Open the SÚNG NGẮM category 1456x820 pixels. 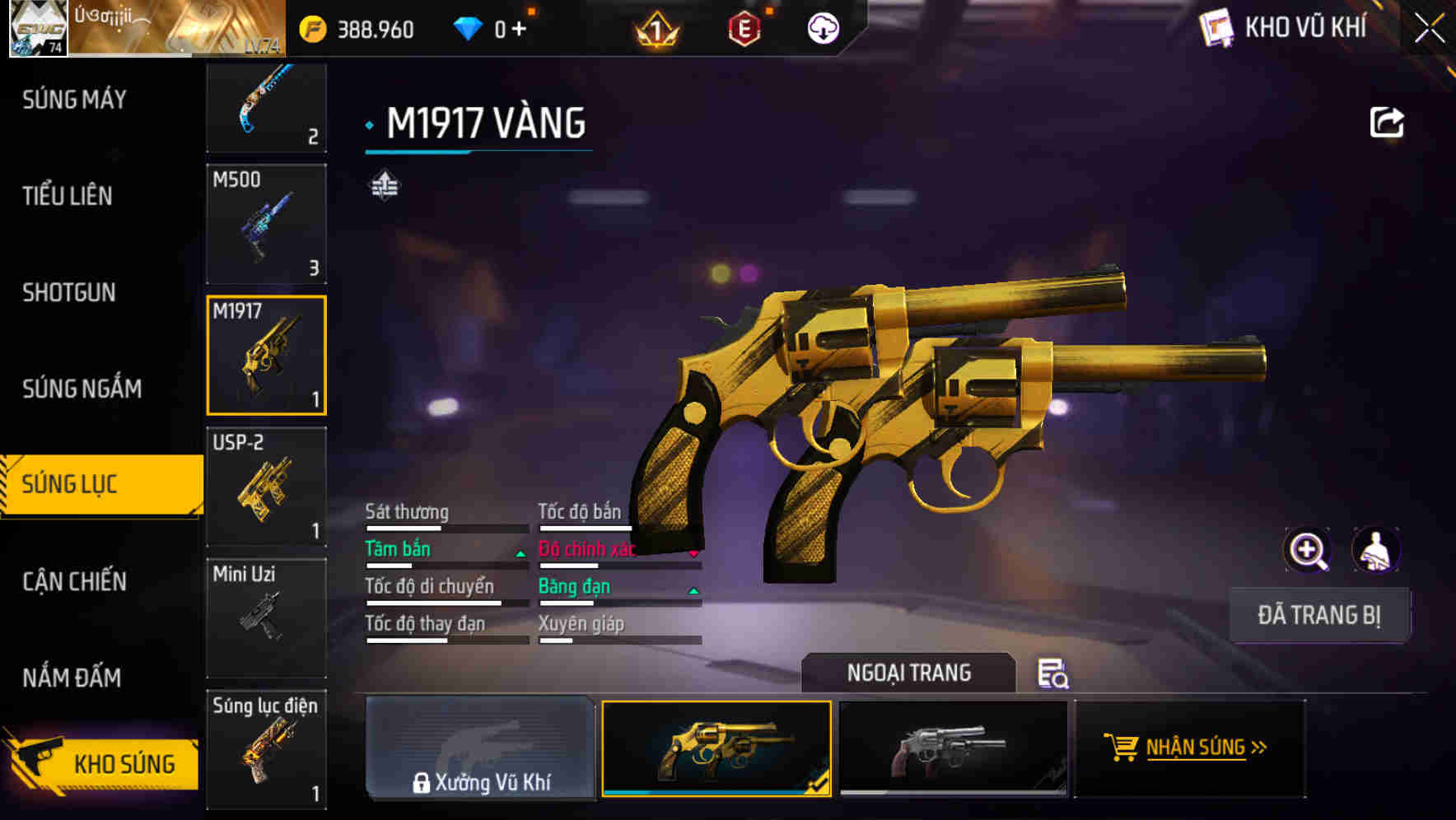click(82, 388)
